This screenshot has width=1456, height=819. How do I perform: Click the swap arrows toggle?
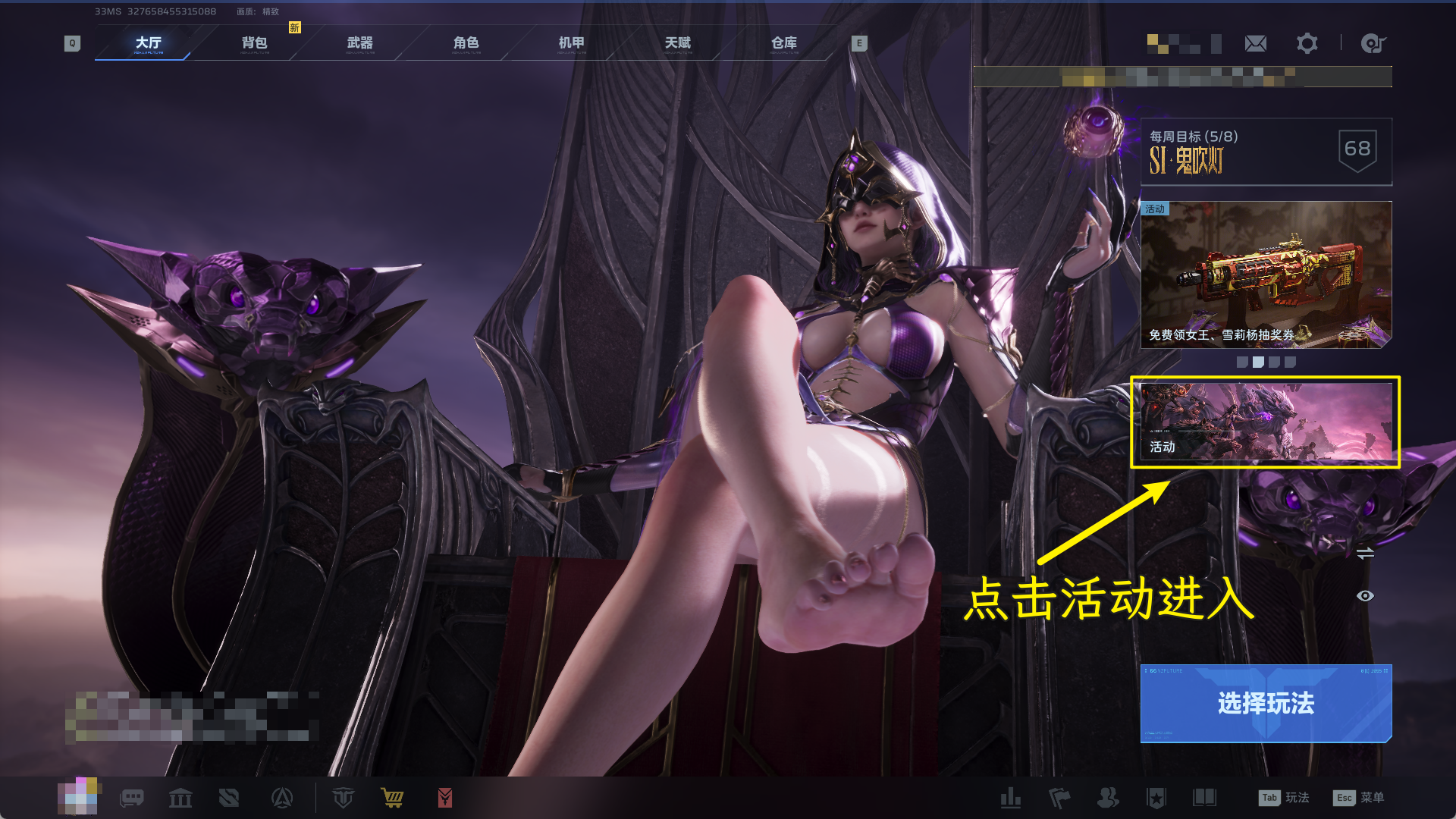(x=1365, y=554)
